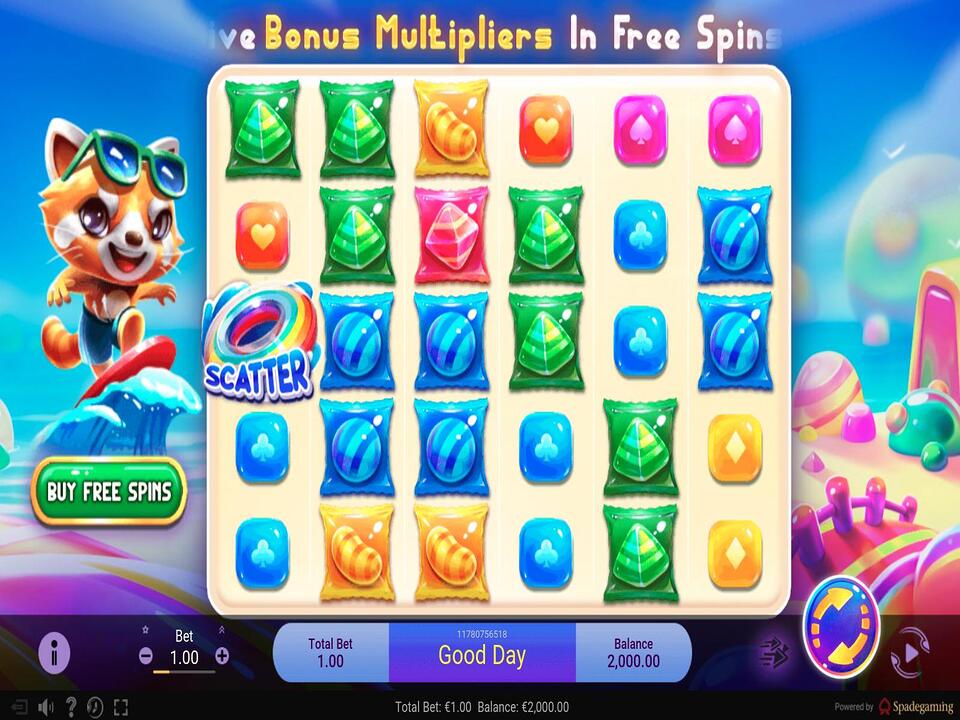Mute the game sound speaker icon
This screenshot has height=720, width=960.
(45, 707)
